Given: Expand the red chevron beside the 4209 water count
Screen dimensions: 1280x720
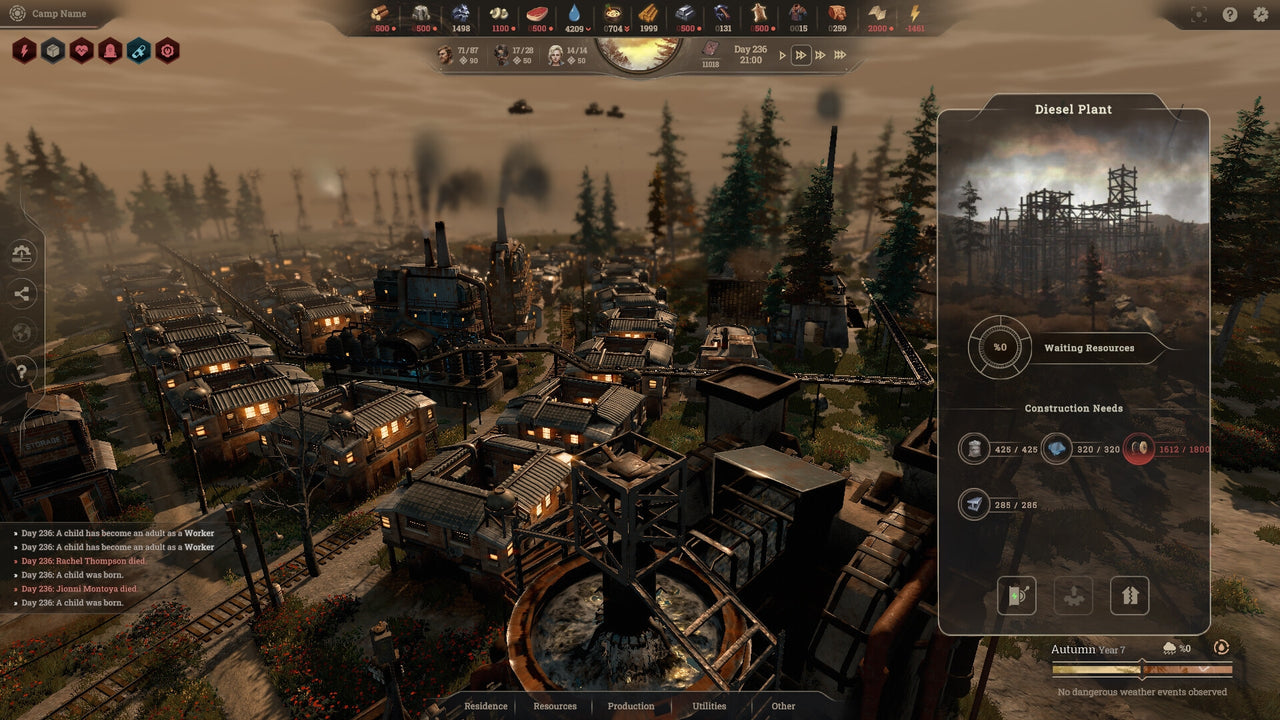Looking at the screenshot, I should click(588, 28).
